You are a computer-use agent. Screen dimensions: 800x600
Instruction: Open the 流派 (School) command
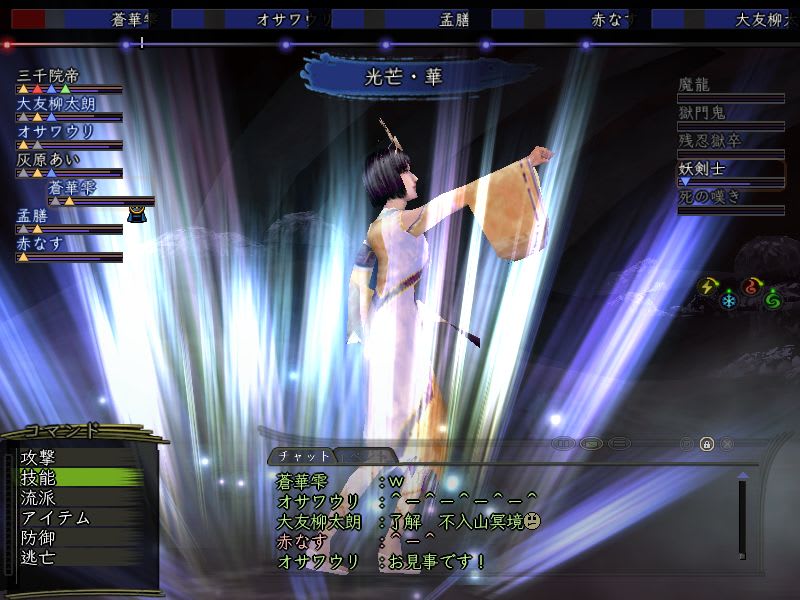(39, 498)
